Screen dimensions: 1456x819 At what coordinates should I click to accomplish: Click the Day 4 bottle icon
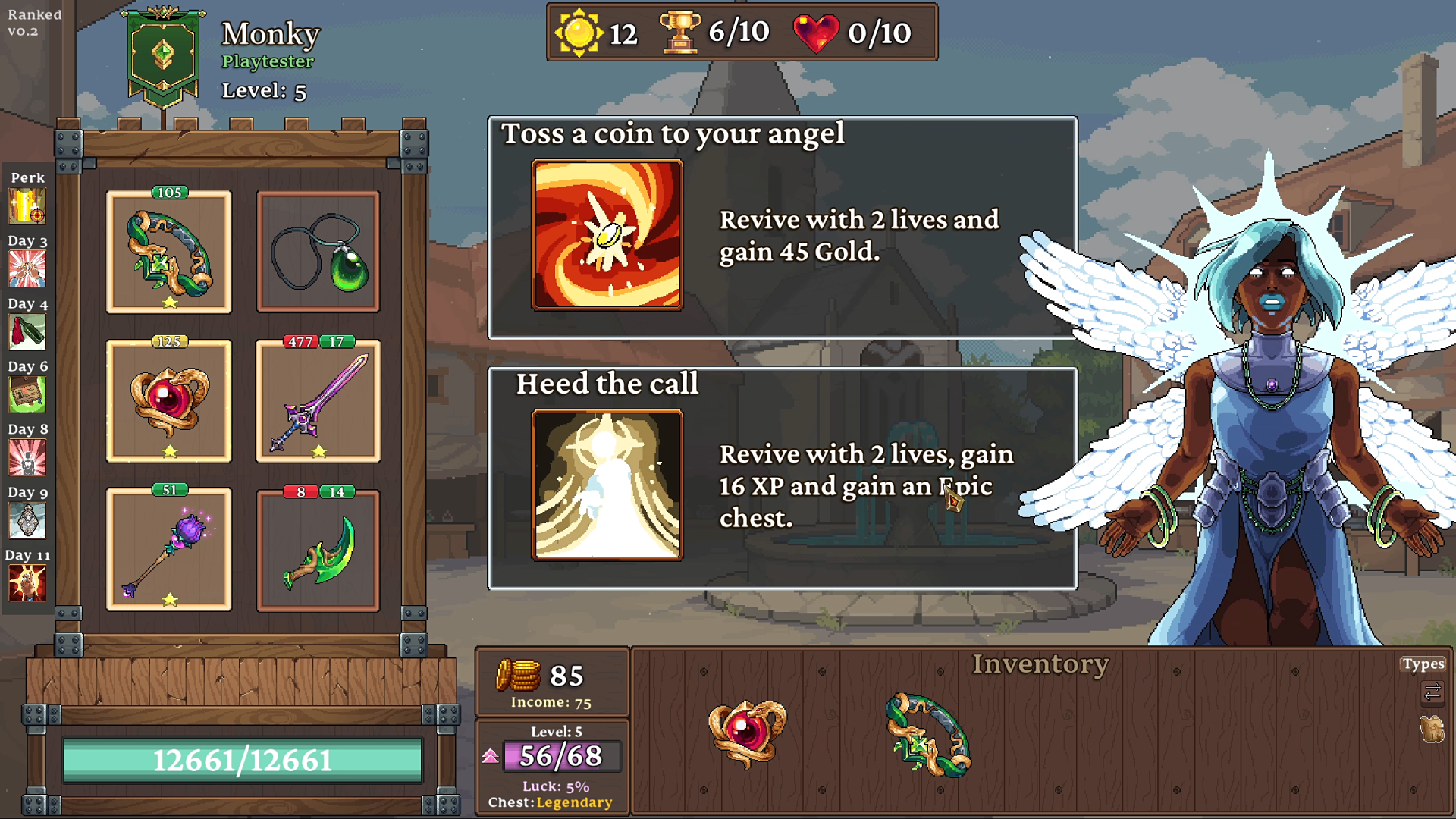28,331
